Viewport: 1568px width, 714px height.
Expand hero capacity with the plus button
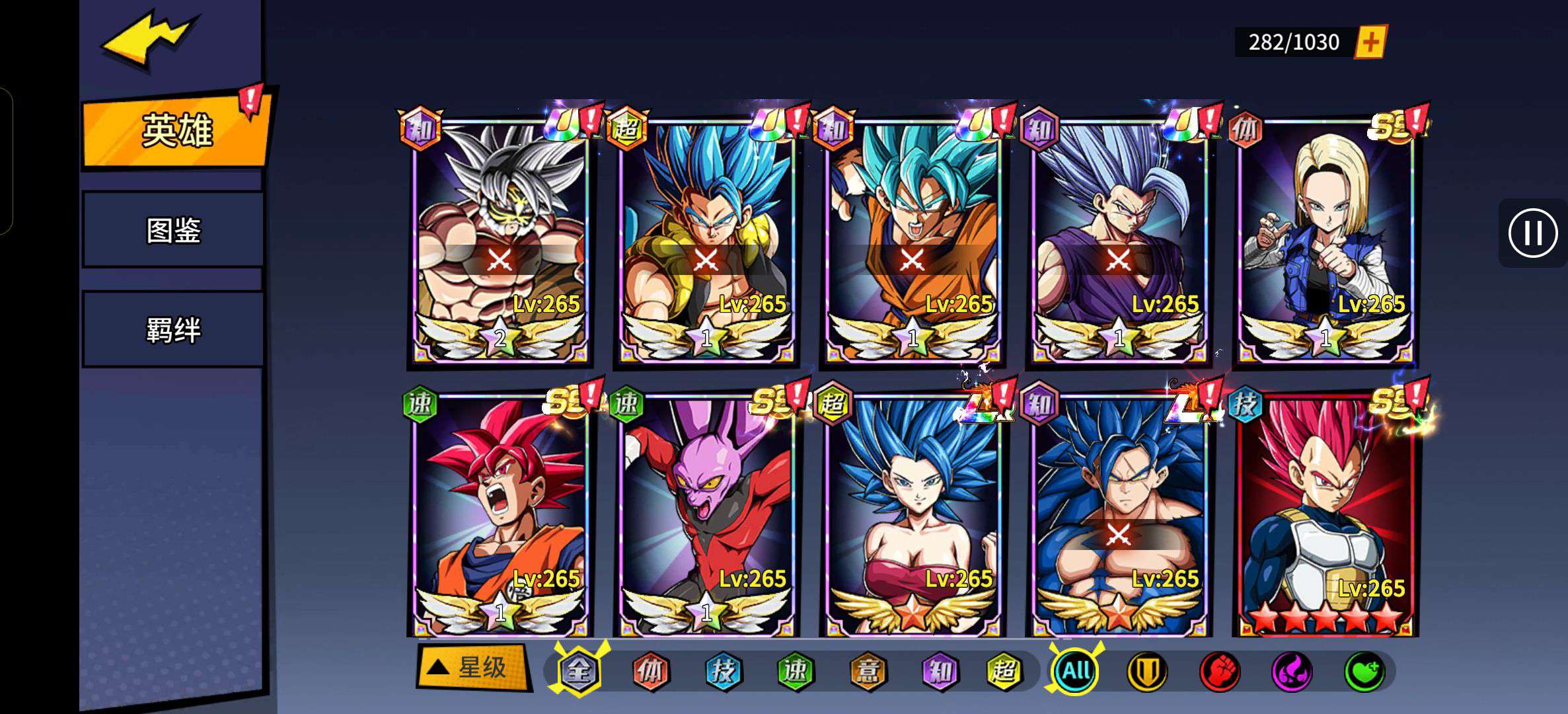[1371, 42]
